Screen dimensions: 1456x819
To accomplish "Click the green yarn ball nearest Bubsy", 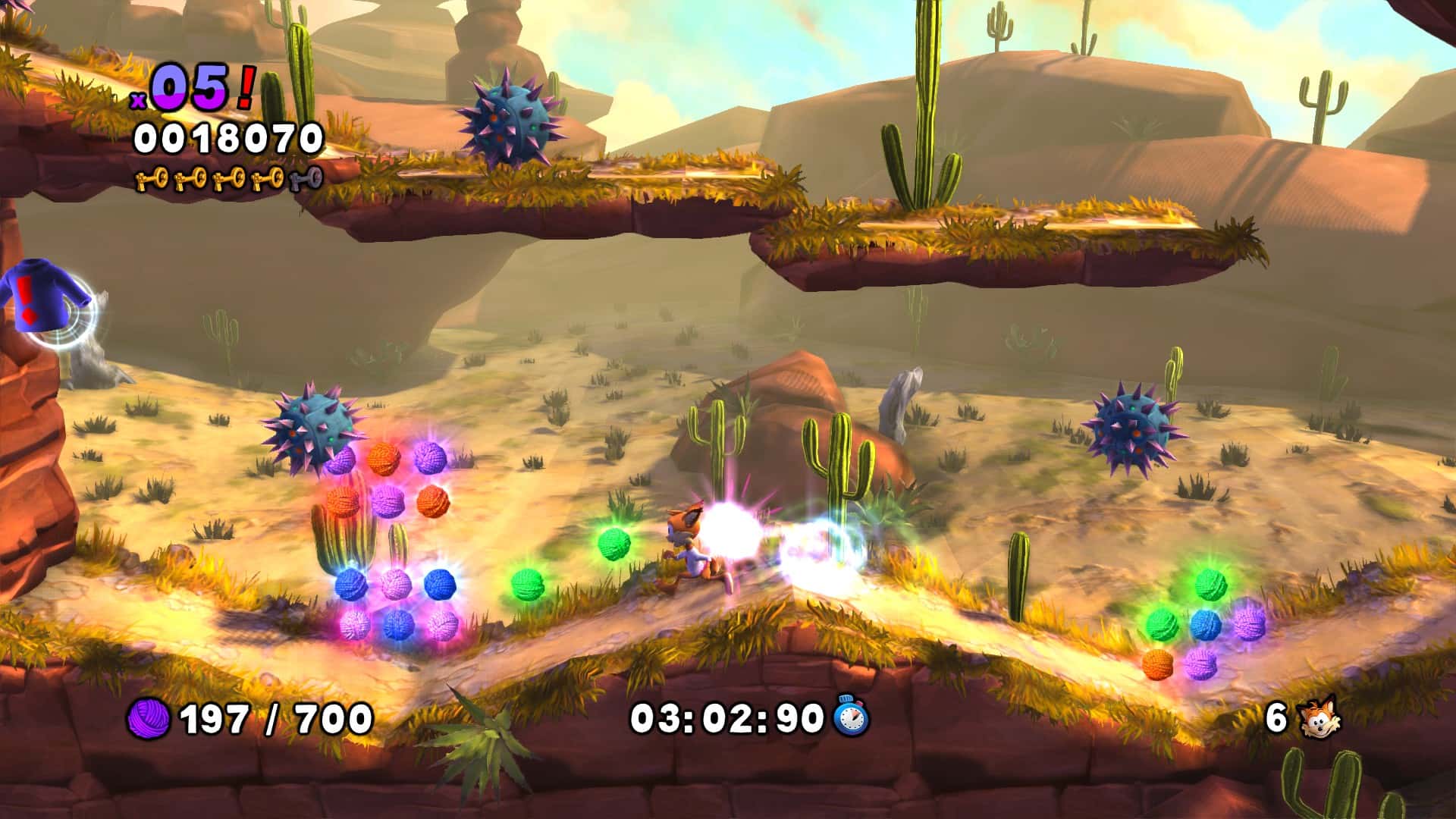I will tap(616, 544).
